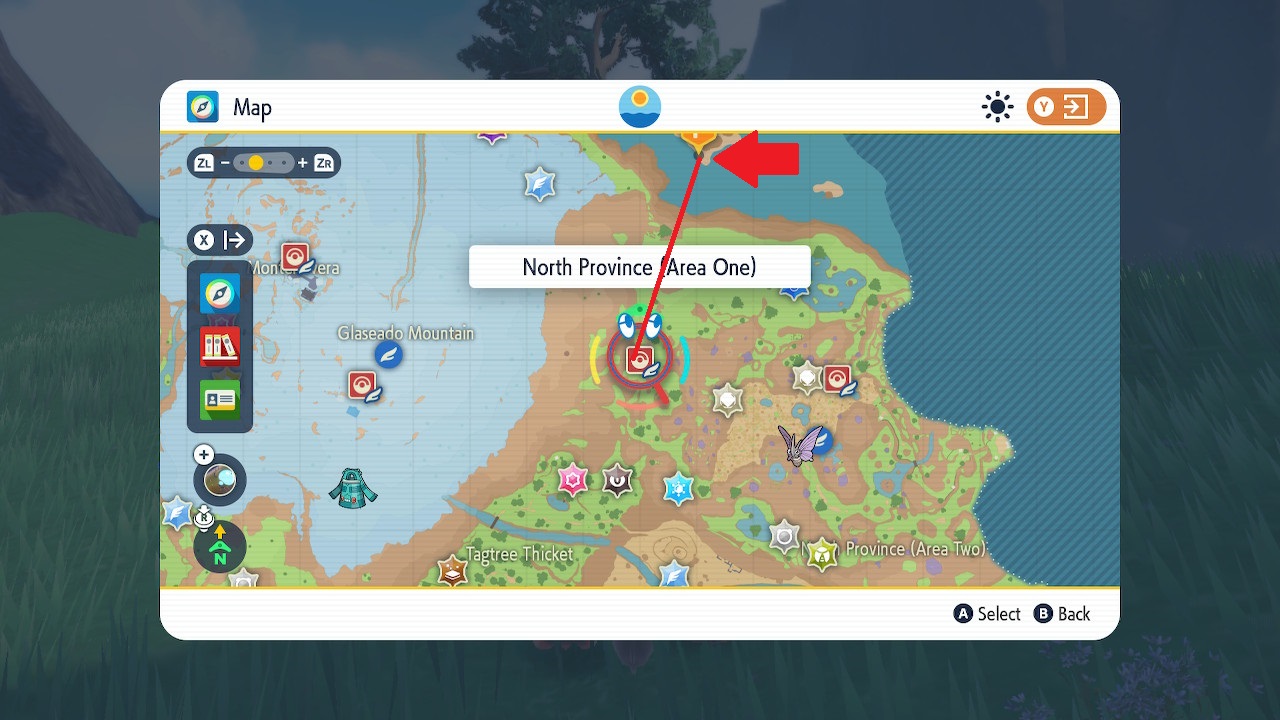Open the trainer Profile card icon

pyautogui.click(x=219, y=400)
